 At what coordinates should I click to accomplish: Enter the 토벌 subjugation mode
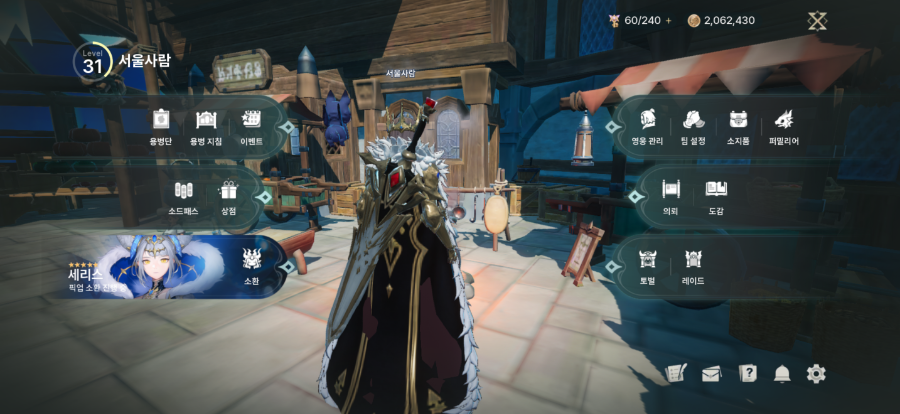647,265
